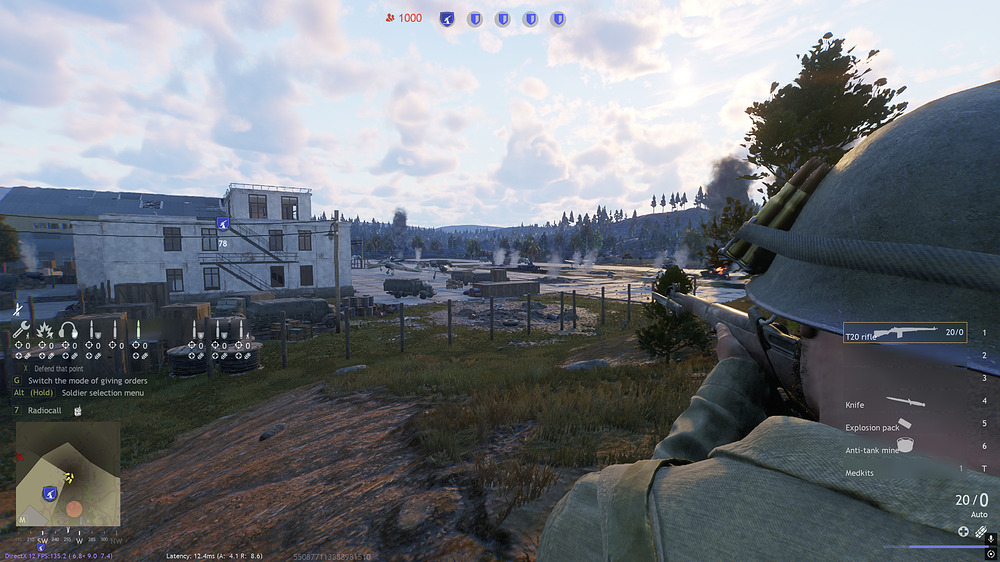
Task: Click the objective marker on the building
Action: coord(223,224)
